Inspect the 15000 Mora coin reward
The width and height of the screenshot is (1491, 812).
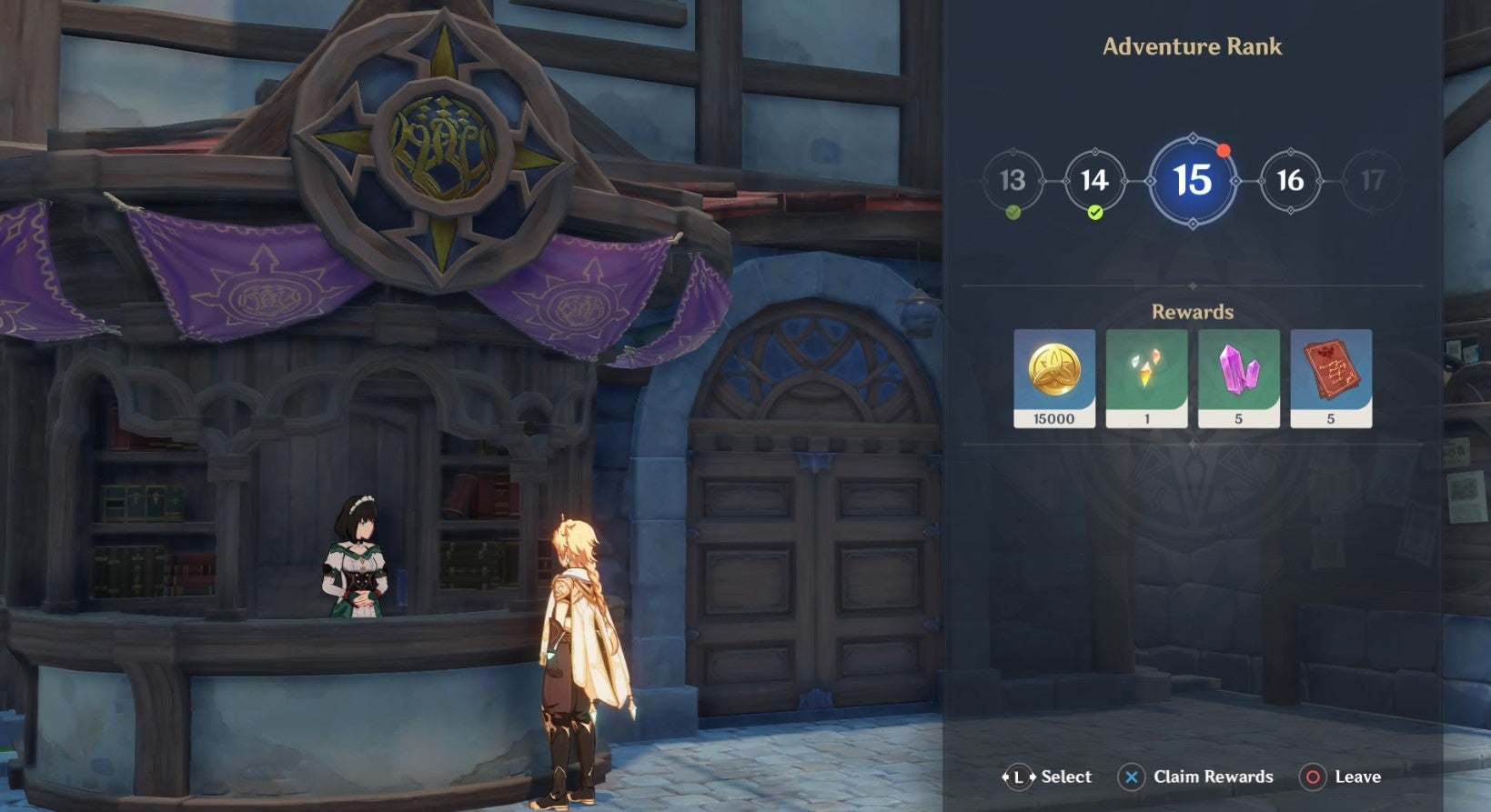tap(1054, 377)
